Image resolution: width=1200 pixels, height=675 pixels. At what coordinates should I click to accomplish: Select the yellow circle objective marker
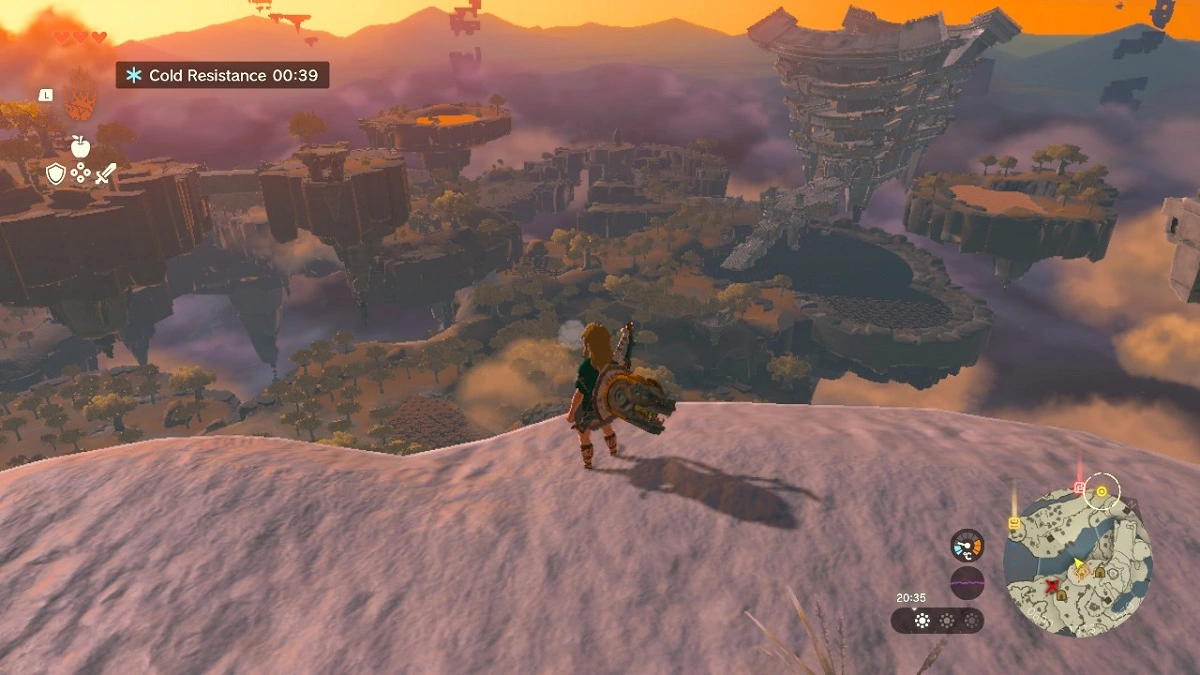coord(1102,491)
